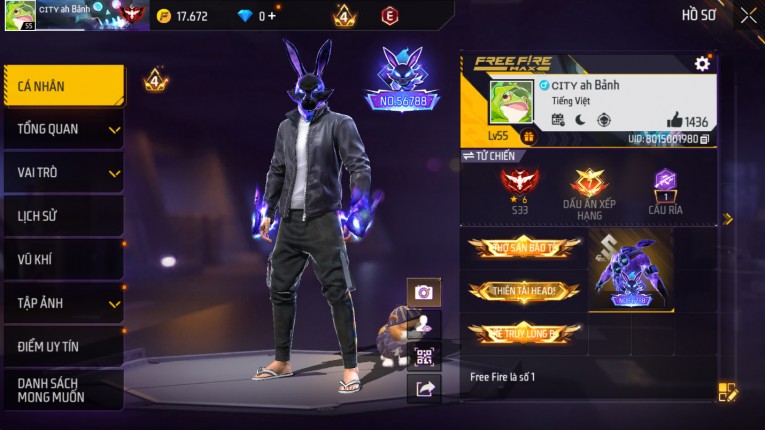Go to ĐIỂM UY TÍN tab

coord(63,346)
